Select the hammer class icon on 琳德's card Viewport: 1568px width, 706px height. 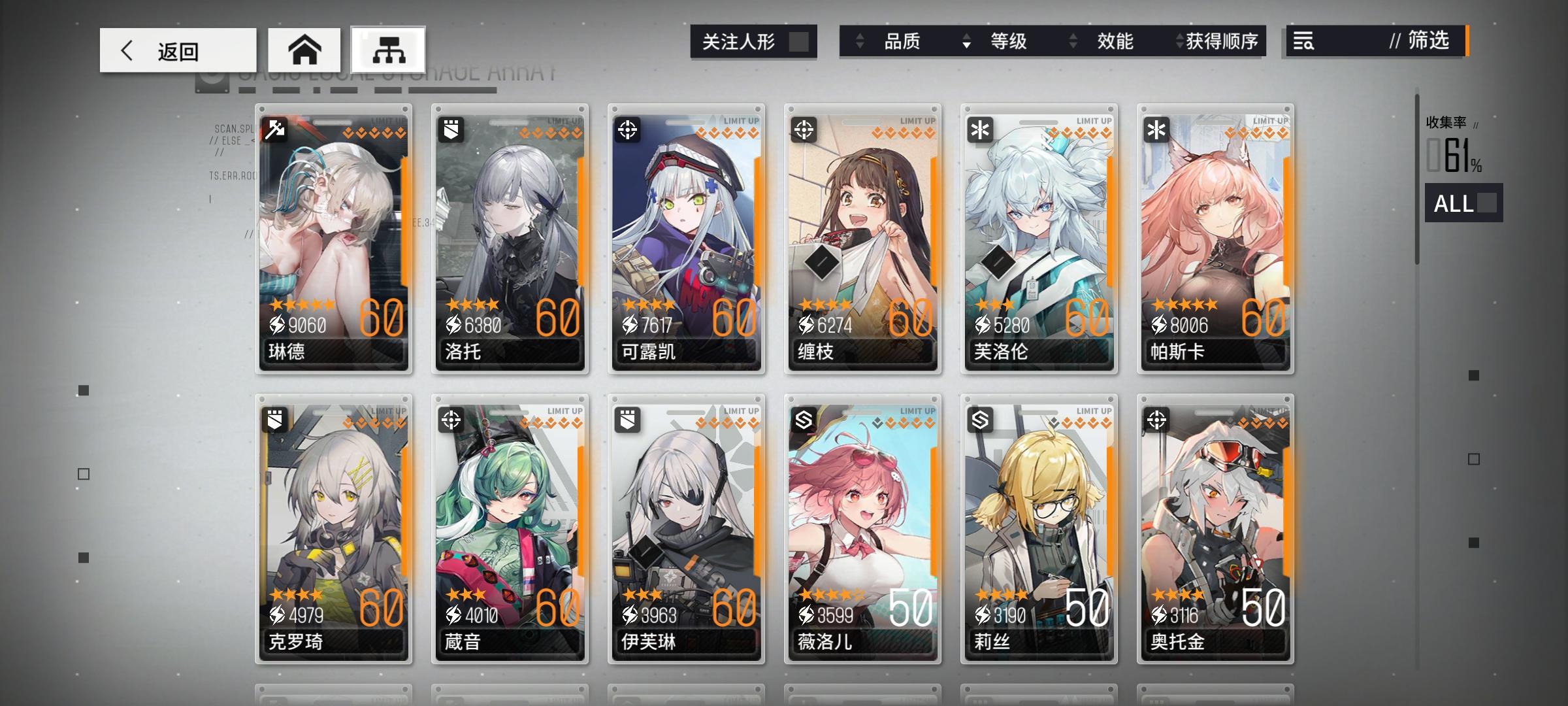[274, 128]
